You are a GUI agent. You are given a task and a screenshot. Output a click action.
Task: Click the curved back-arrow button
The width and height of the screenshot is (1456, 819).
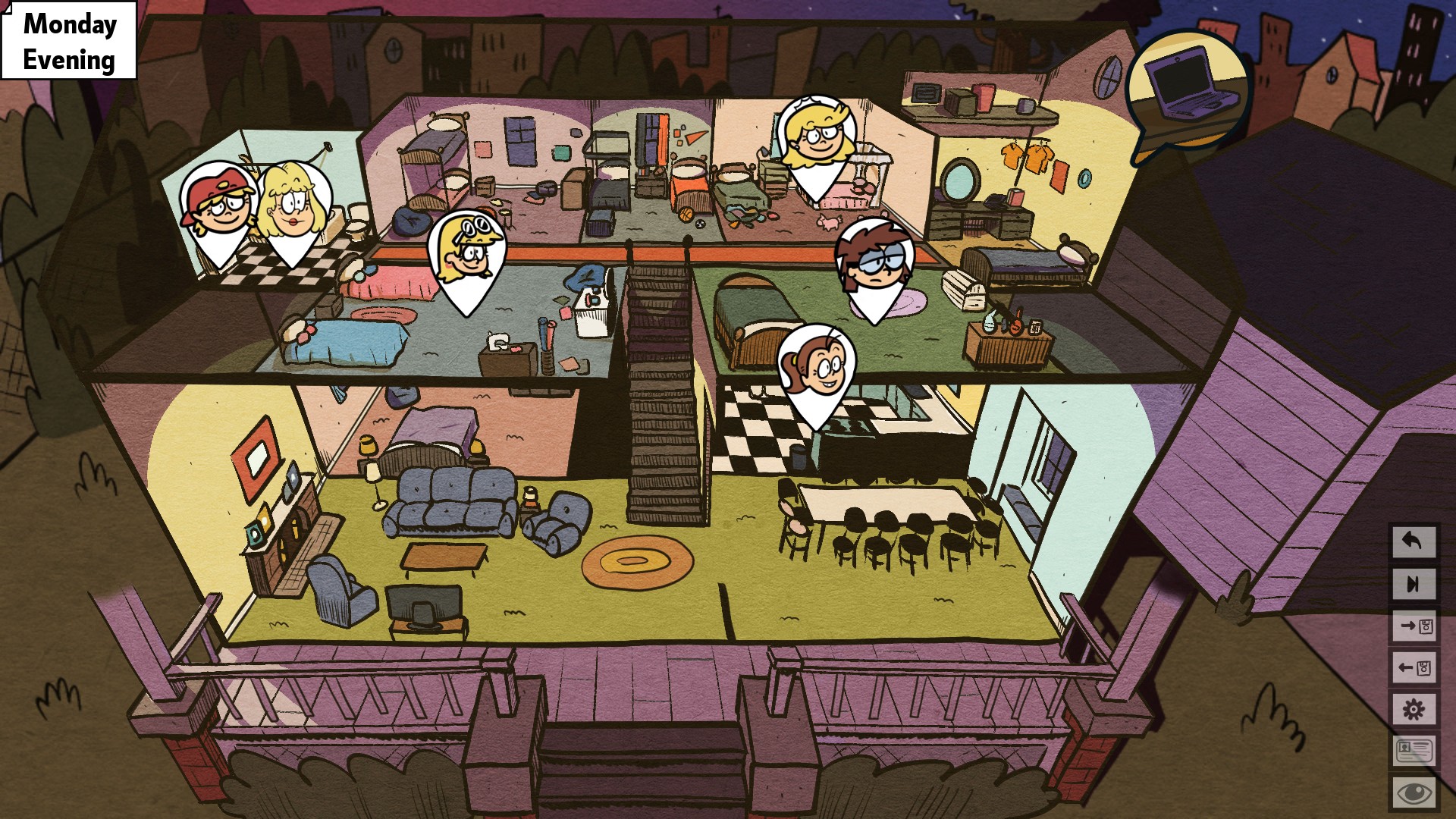click(1413, 541)
